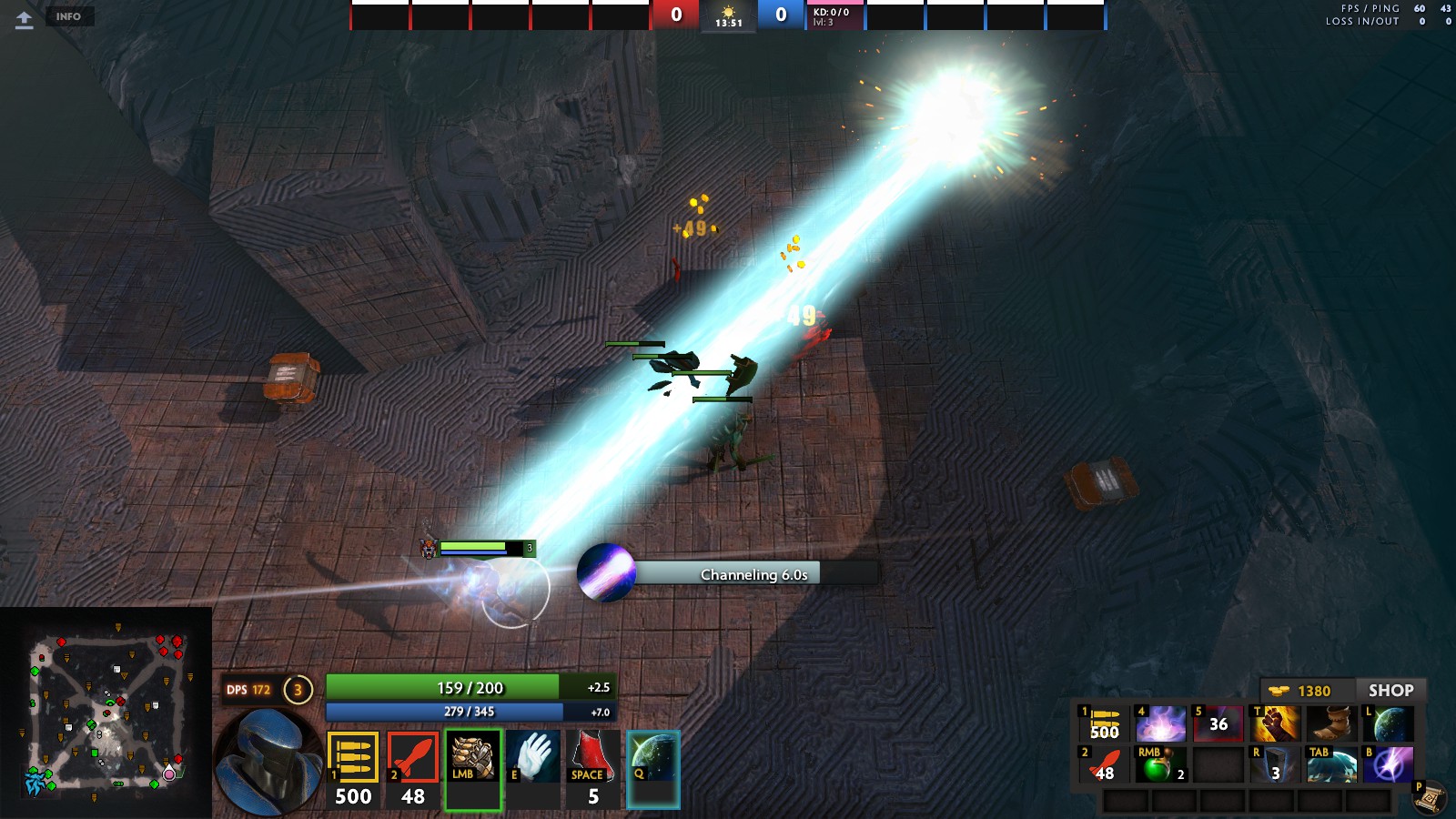
Task: Click the minimap
Action: pyautogui.click(x=106, y=712)
